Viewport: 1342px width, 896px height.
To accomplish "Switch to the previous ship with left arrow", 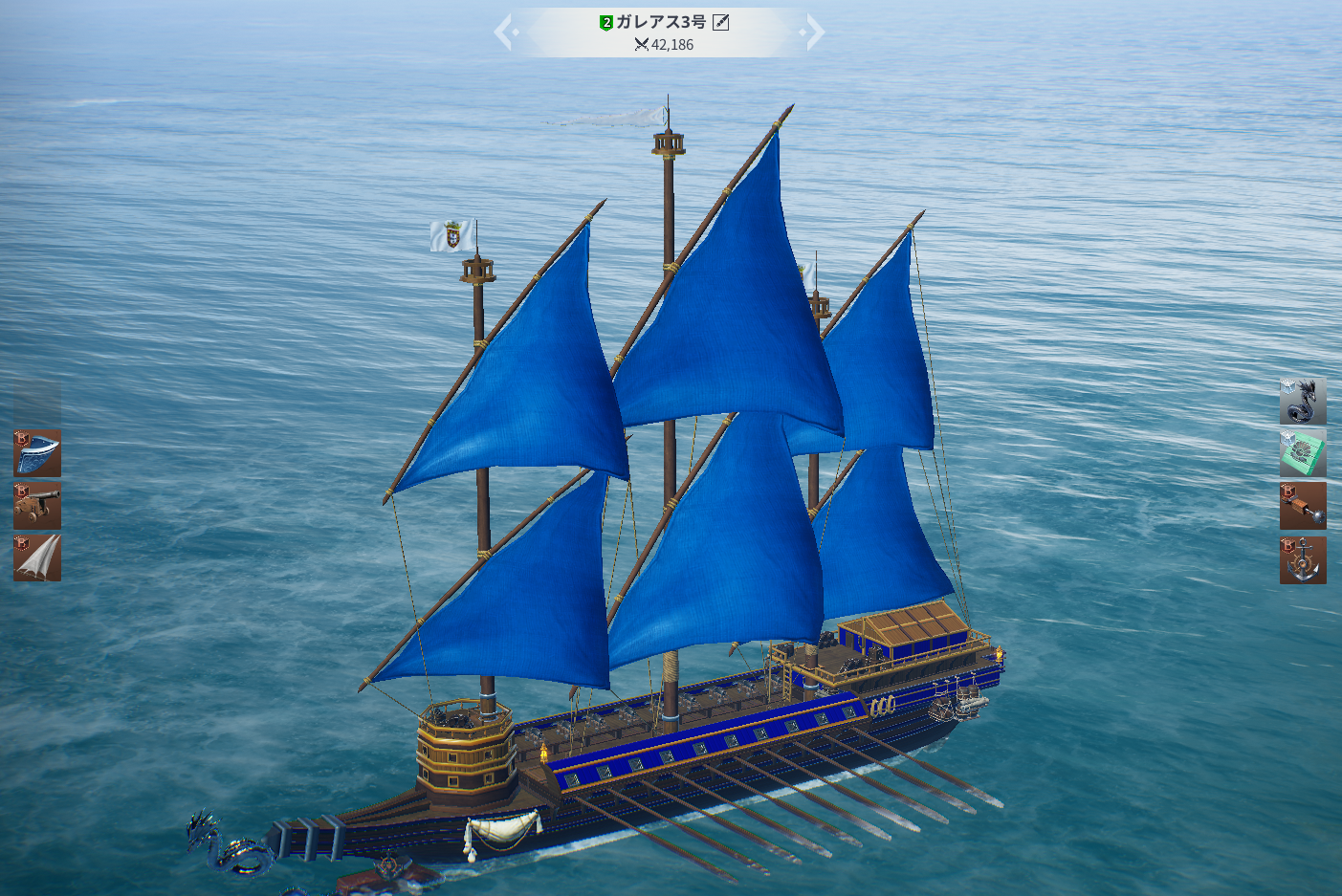I will pyautogui.click(x=504, y=33).
